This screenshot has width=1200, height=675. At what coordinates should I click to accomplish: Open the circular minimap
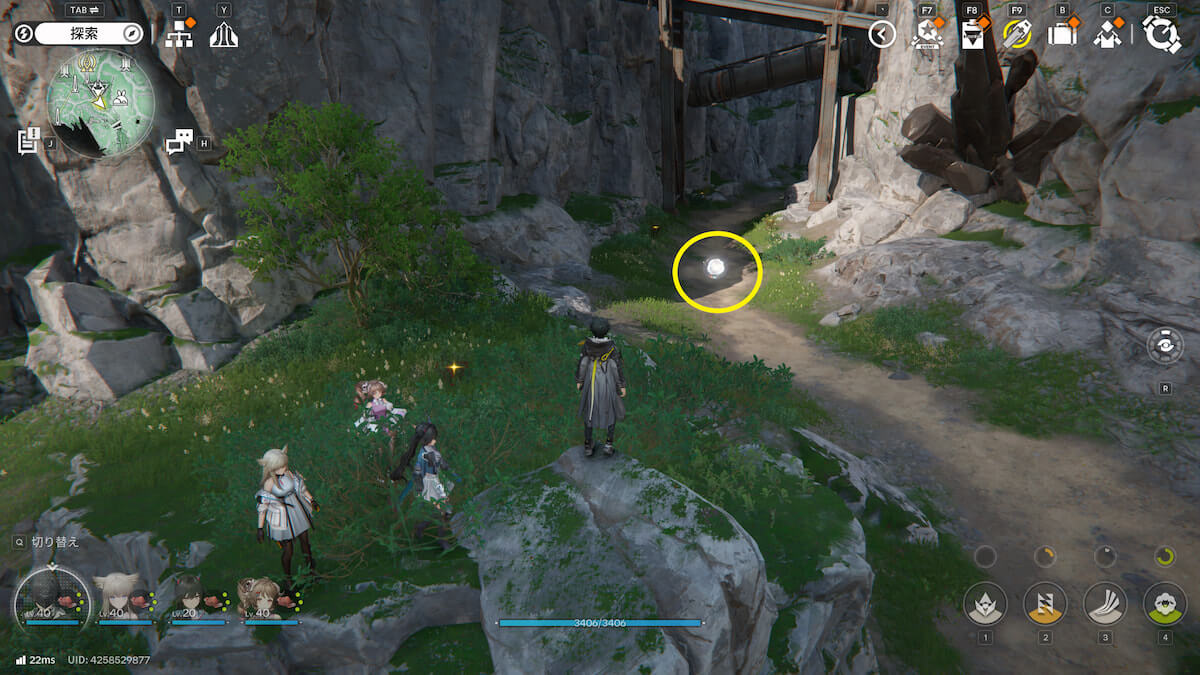click(x=98, y=103)
